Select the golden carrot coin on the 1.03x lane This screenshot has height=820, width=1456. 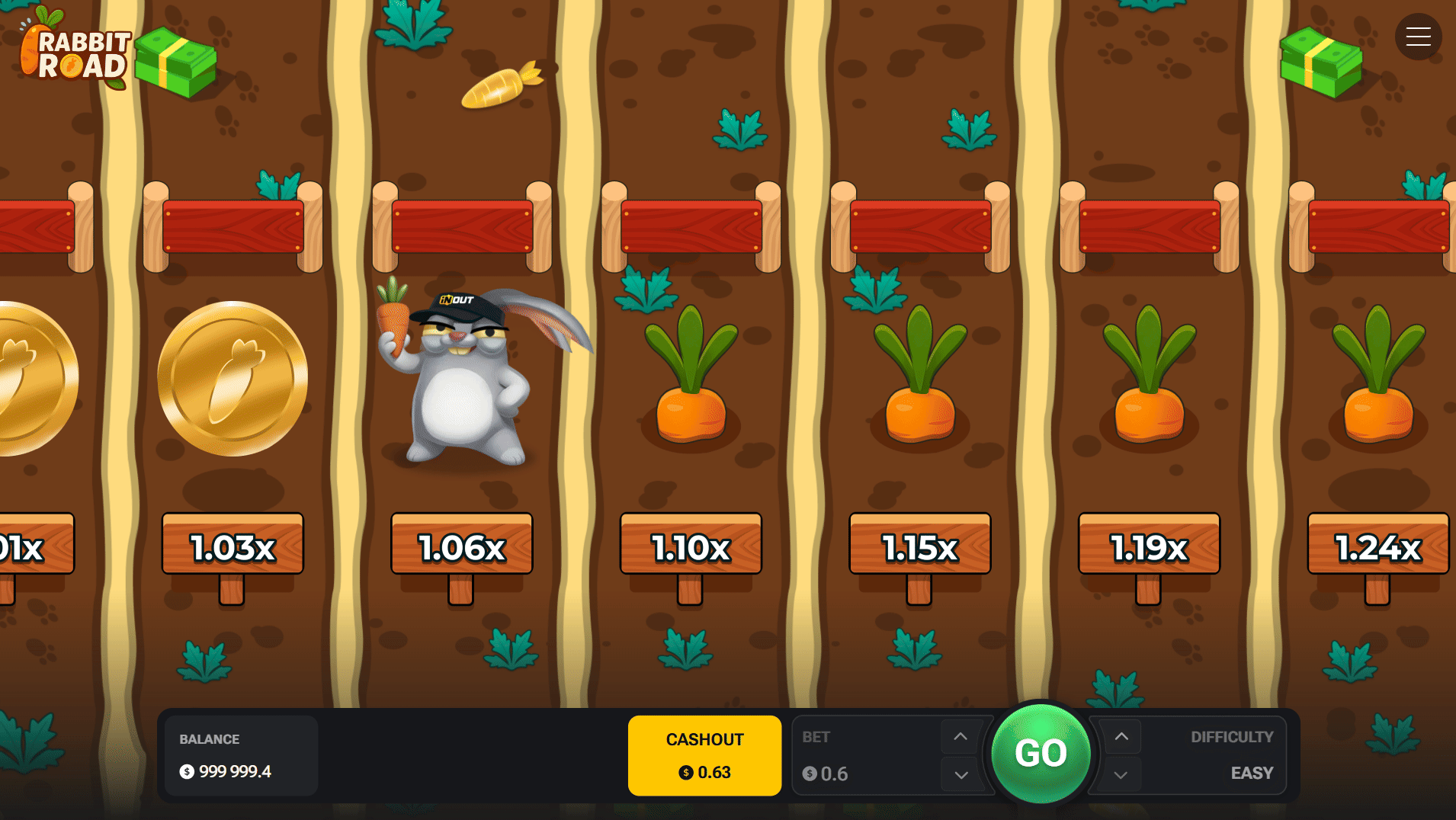[x=231, y=378]
